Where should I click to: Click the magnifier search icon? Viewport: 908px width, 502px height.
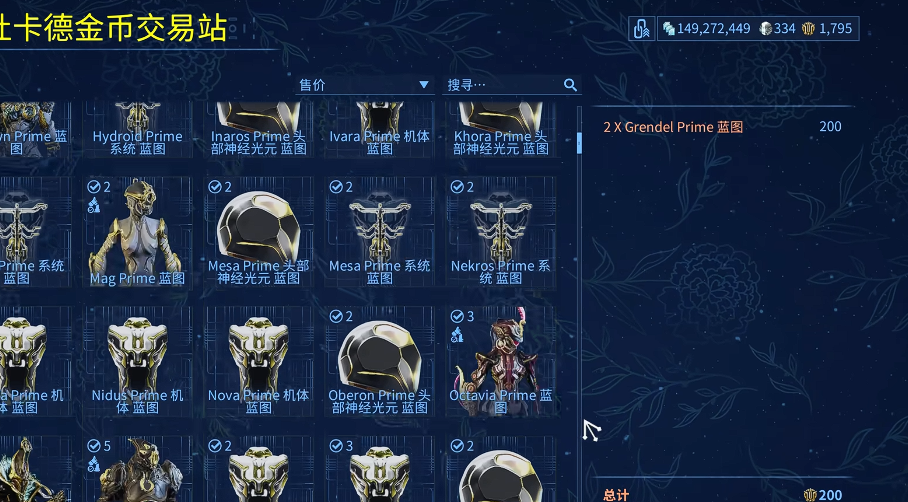coord(570,85)
